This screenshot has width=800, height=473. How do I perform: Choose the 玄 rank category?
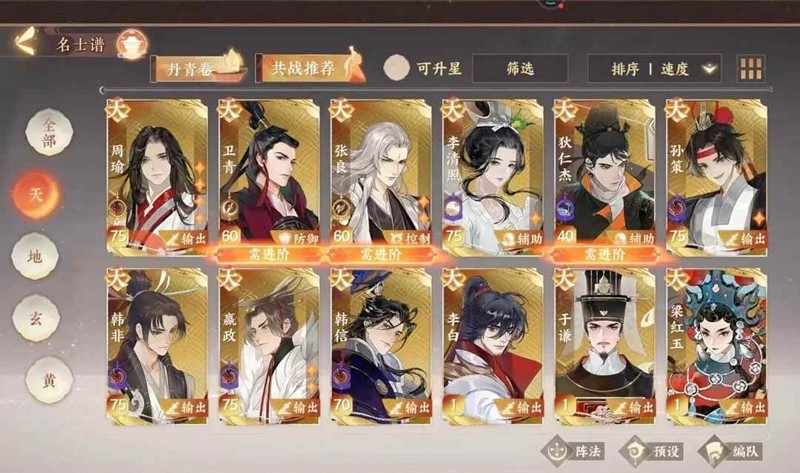(35, 320)
